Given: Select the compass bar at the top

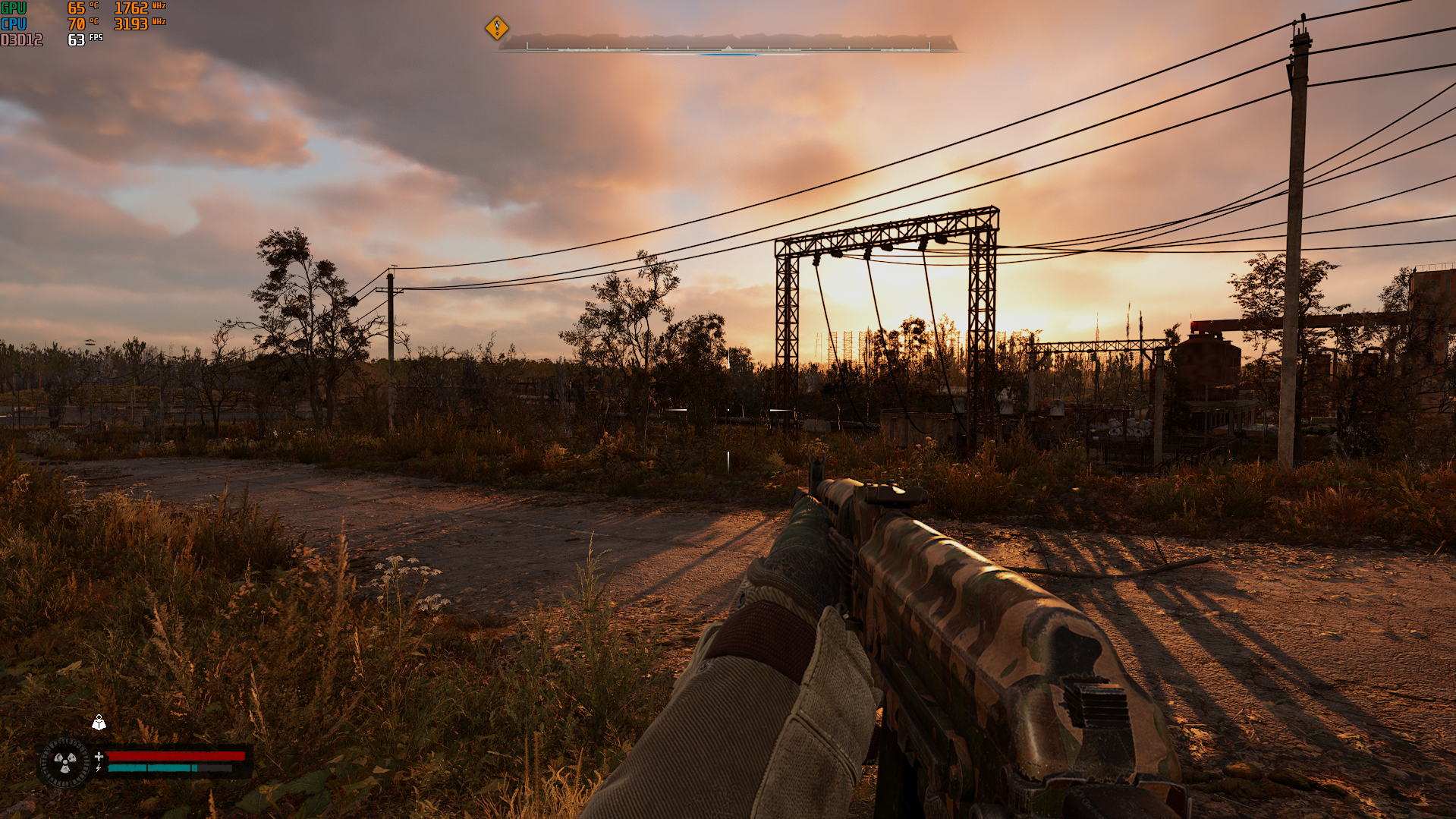Looking at the screenshot, I should tap(728, 45).
